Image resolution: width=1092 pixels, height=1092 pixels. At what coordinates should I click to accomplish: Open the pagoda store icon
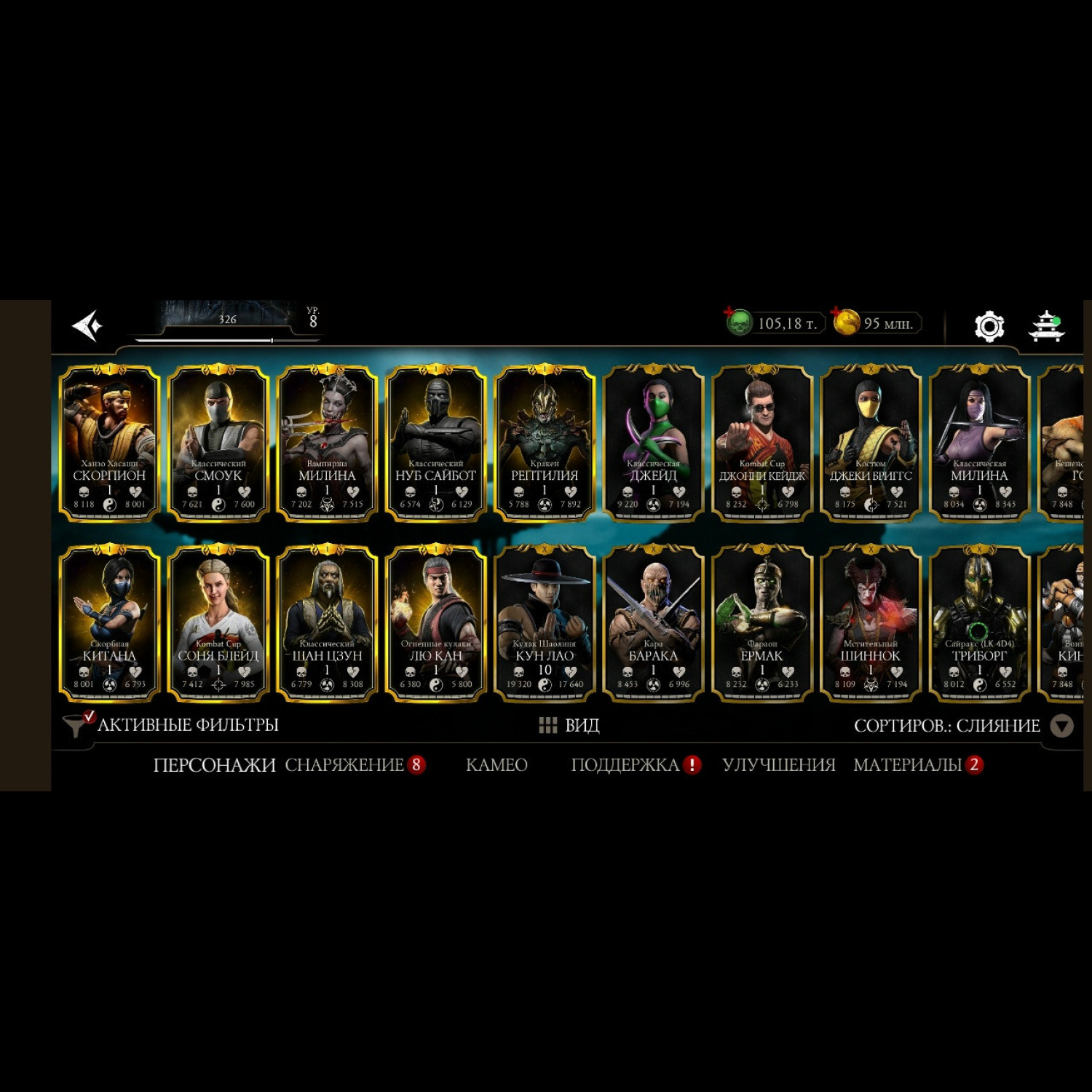coord(1046,325)
